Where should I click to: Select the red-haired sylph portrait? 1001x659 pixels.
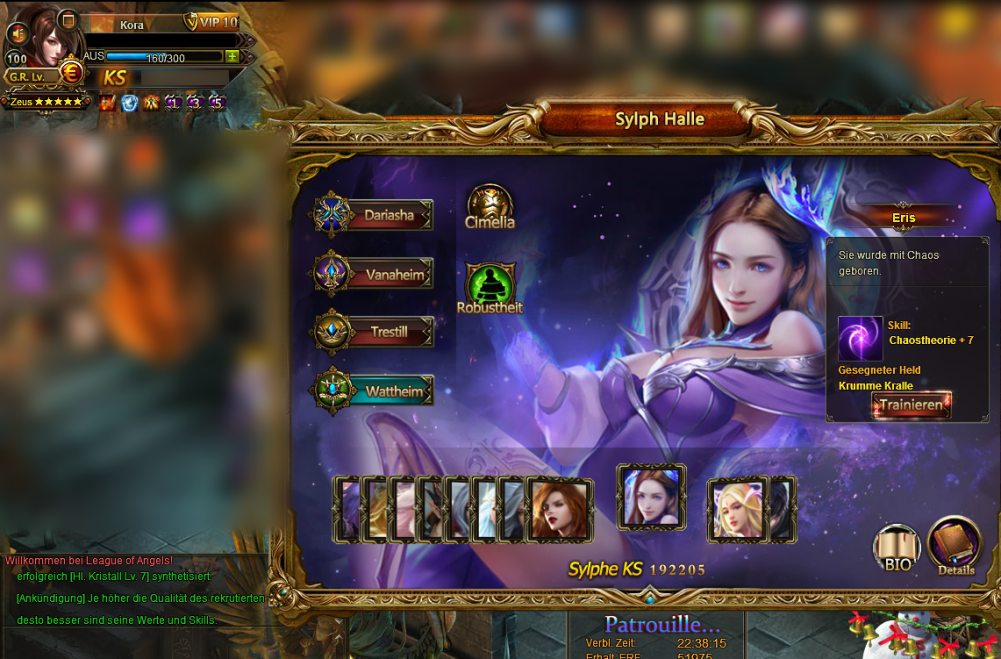(559, 510)
